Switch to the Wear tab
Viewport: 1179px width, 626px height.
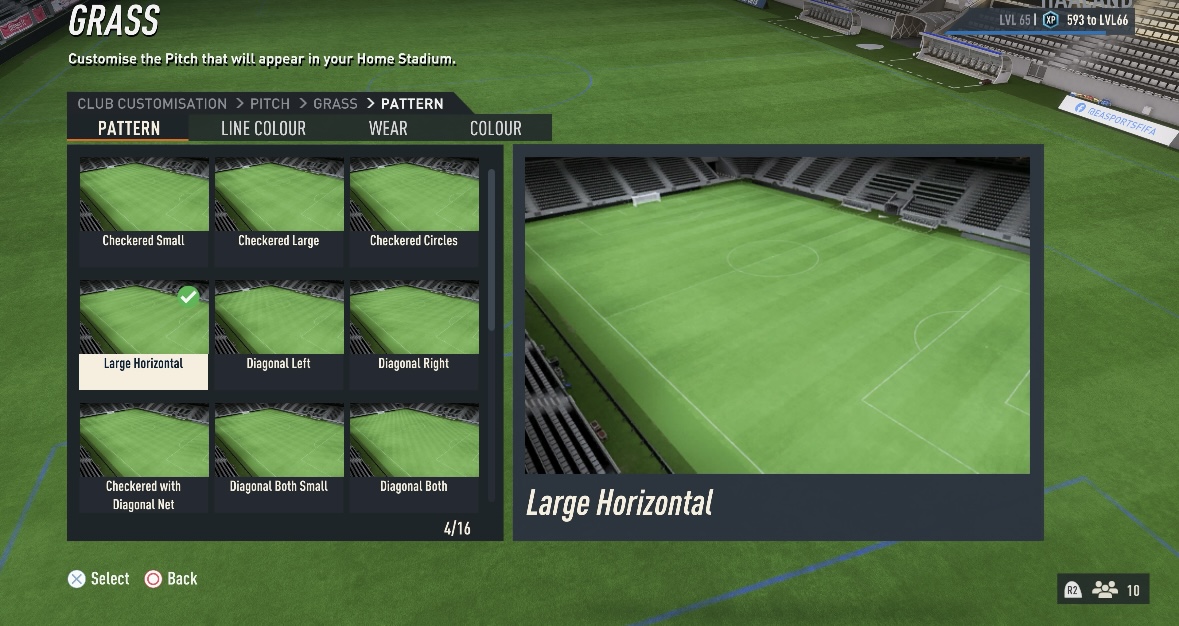coord(388,128)
